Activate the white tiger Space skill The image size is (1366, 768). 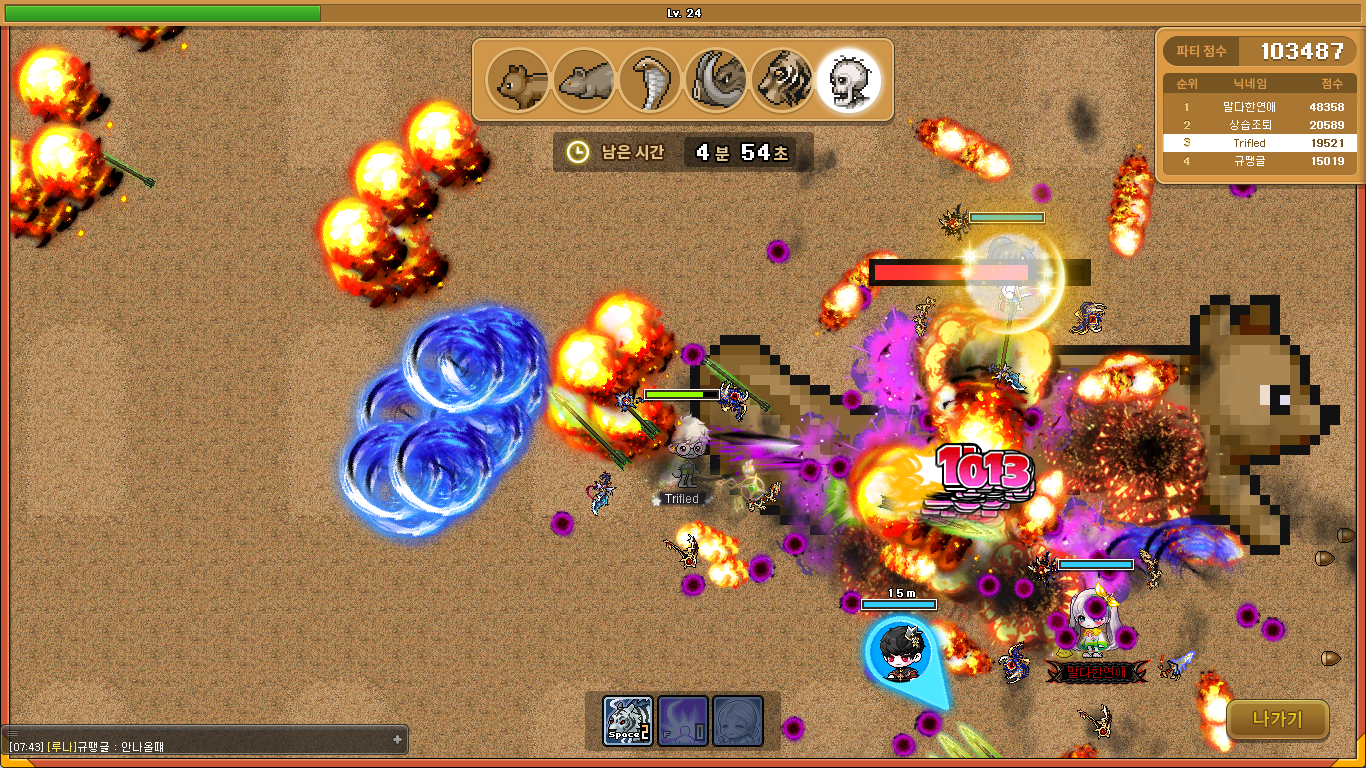point(628,721)
